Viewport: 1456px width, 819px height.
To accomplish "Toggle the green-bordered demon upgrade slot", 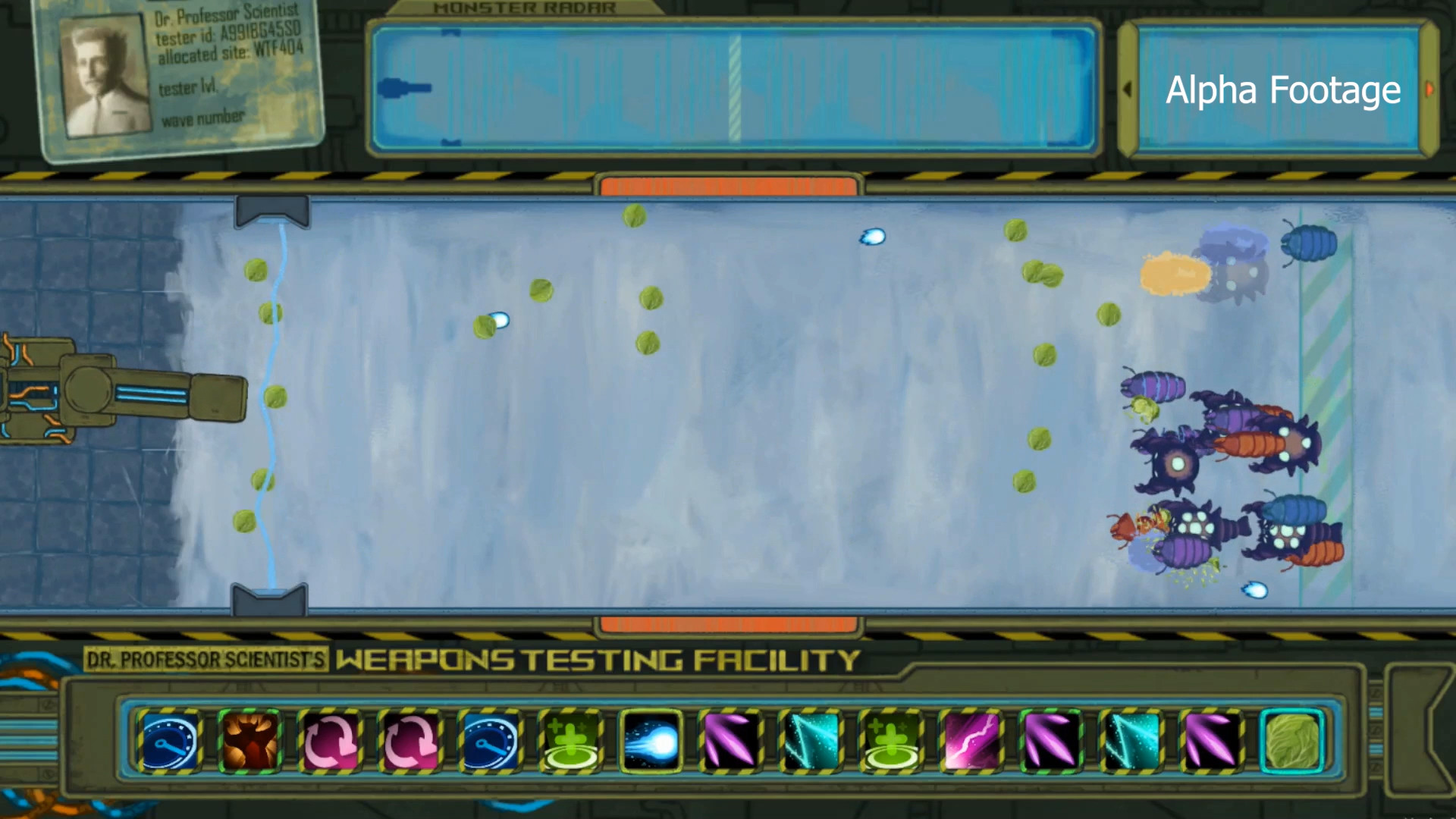I will tap(250, 739).
